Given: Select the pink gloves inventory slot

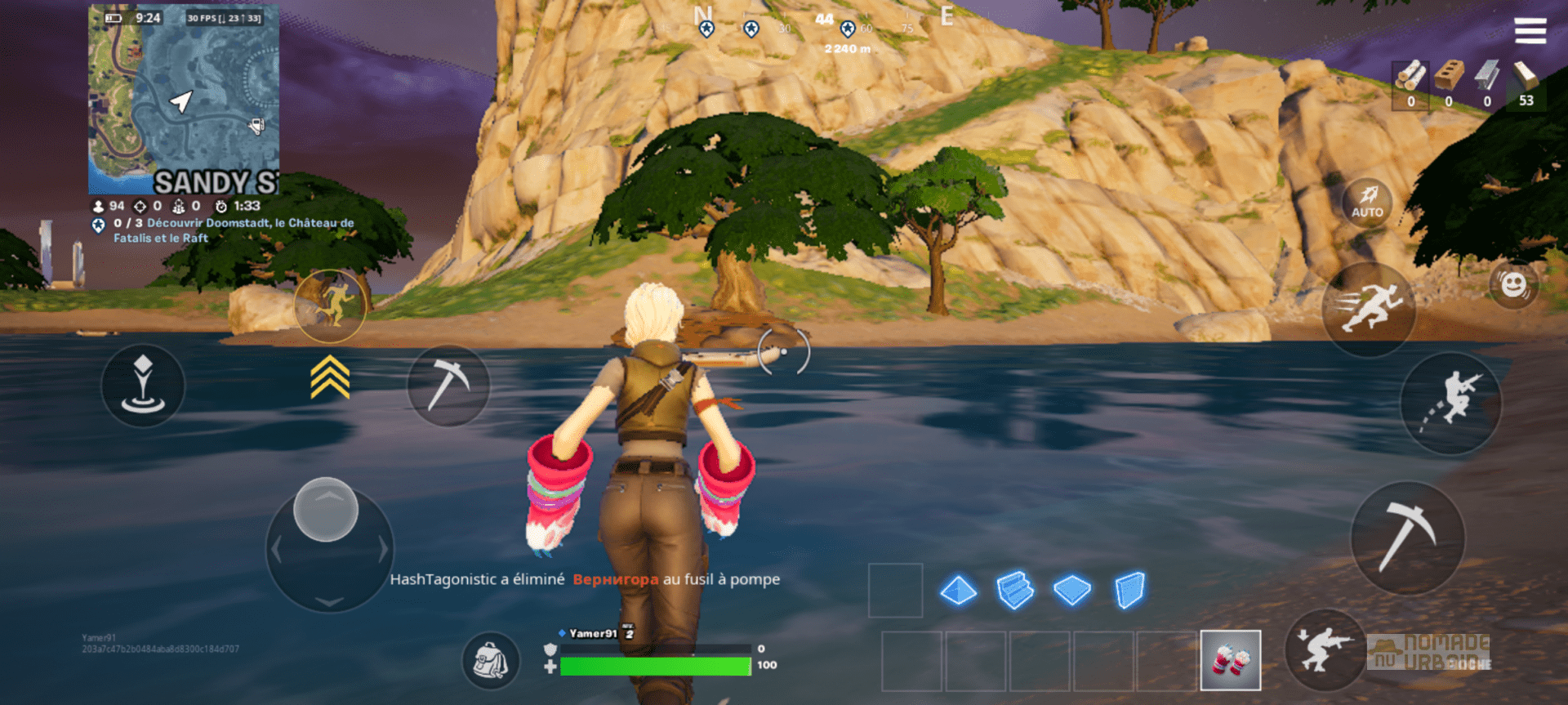Looking at the screenshot, I should (1230, 660).
